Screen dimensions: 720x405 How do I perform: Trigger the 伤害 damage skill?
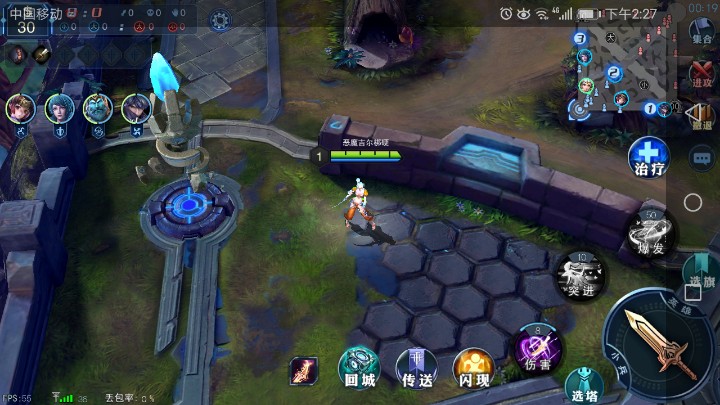click(538, 347)
